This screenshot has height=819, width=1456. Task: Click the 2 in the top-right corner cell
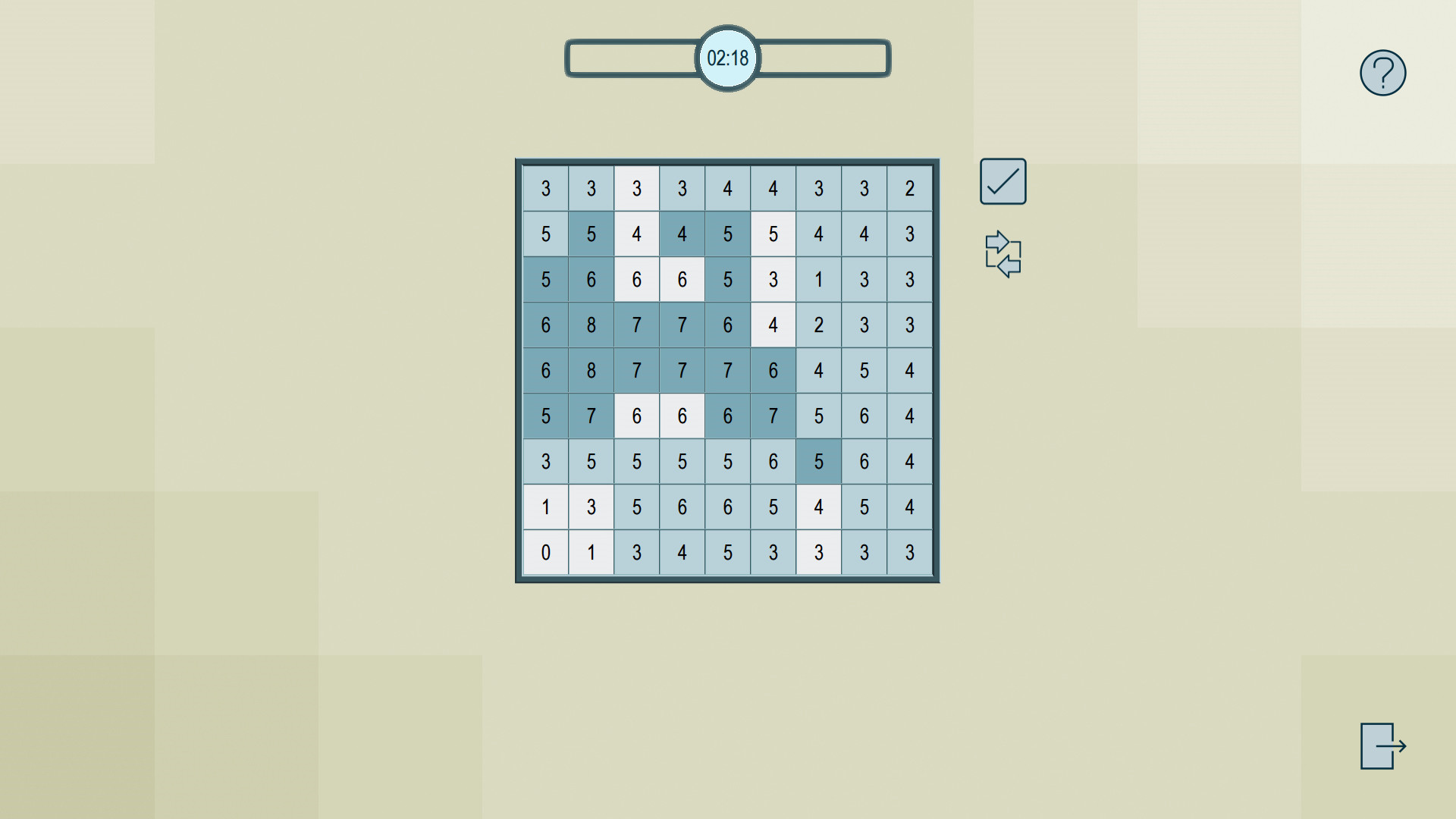909,189
